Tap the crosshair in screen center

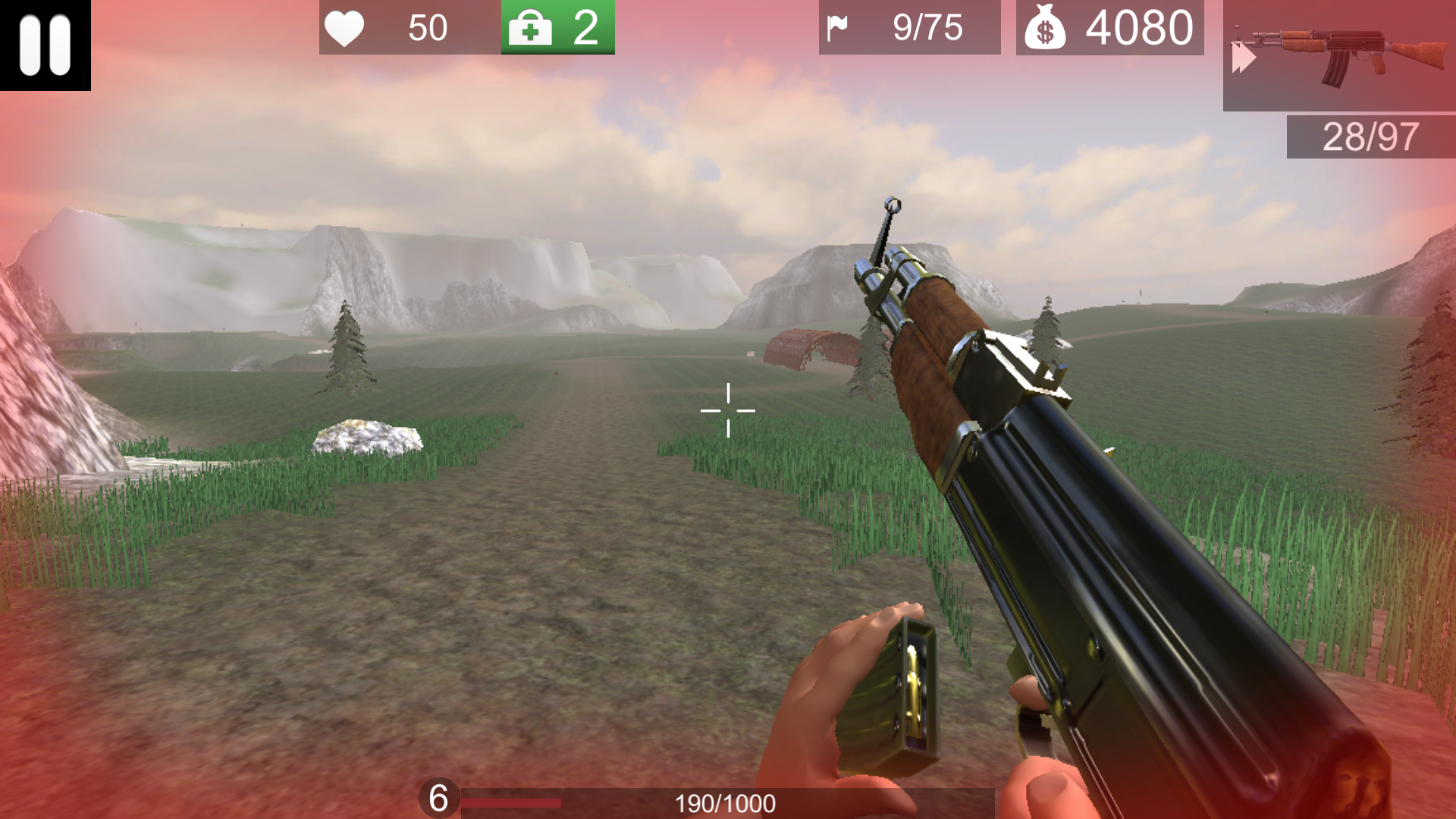[728, 409]
